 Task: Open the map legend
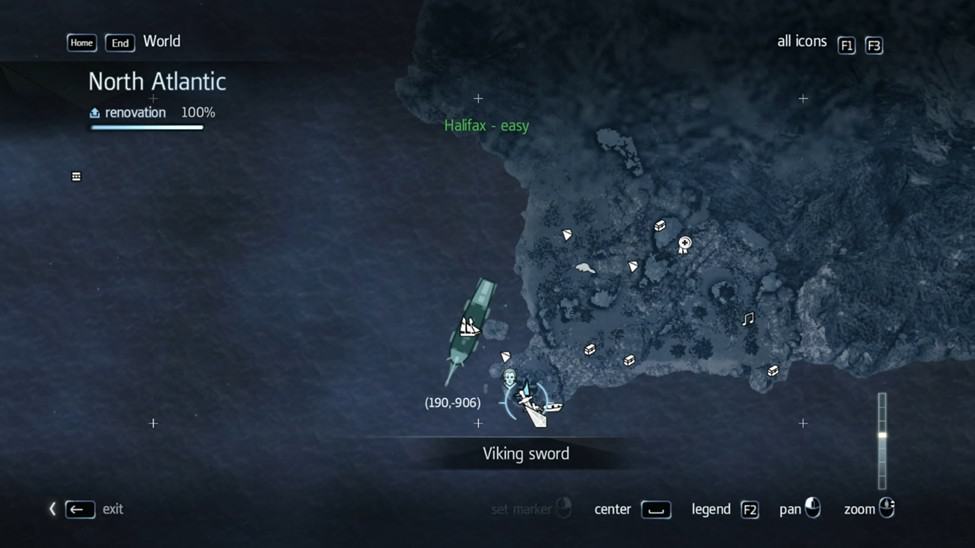[749, 510]
